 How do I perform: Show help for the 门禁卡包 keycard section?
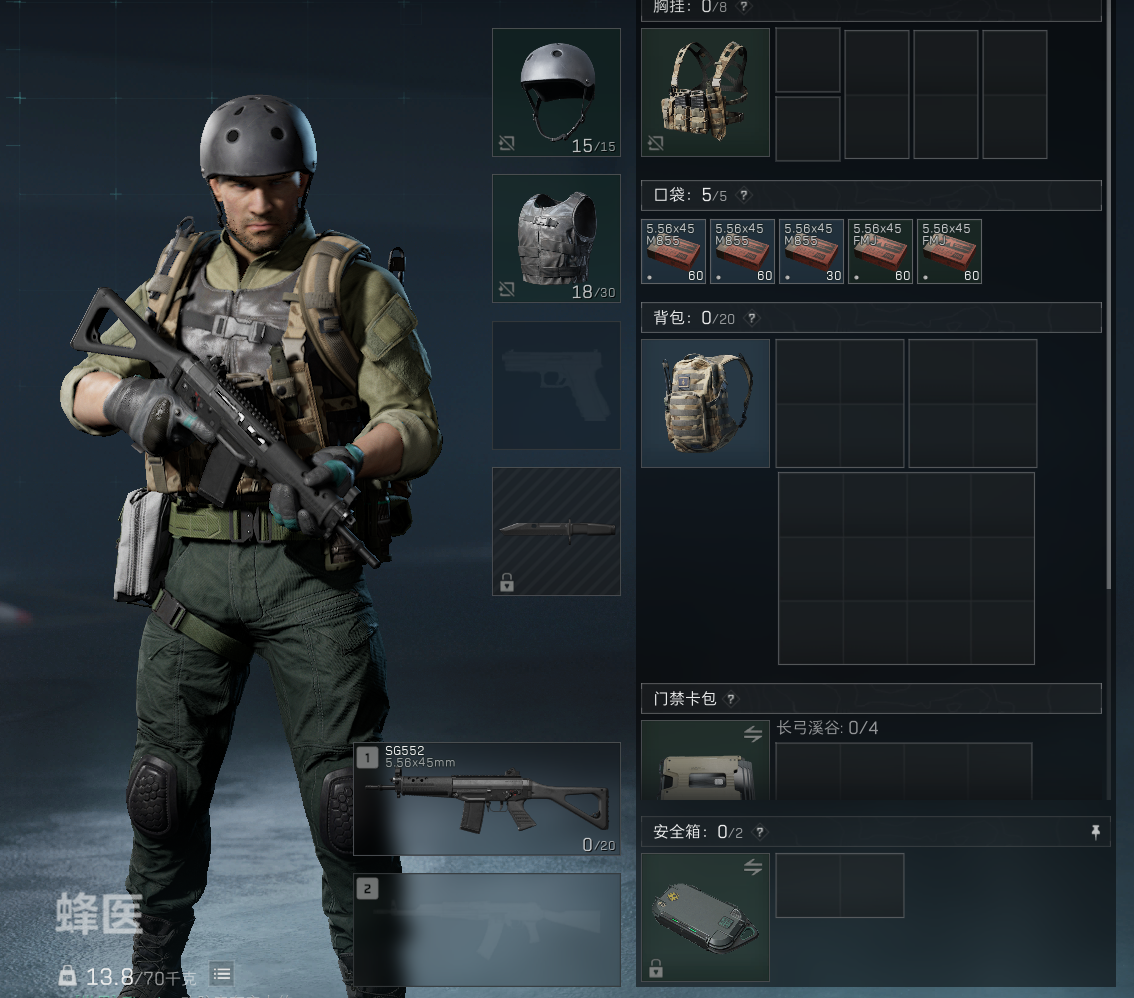731,699
